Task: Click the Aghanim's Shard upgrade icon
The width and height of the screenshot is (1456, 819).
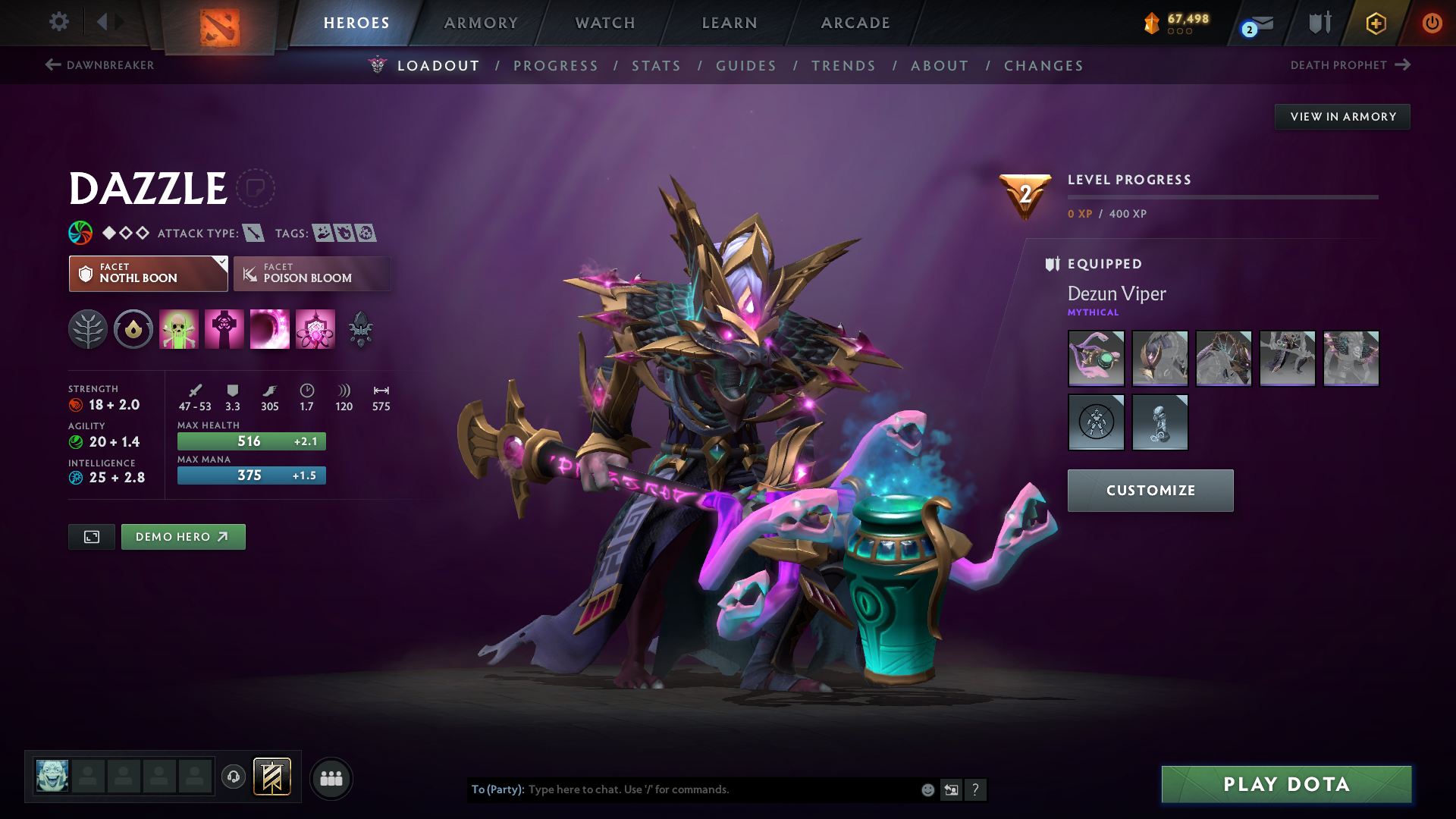Action: pos(361,329)
